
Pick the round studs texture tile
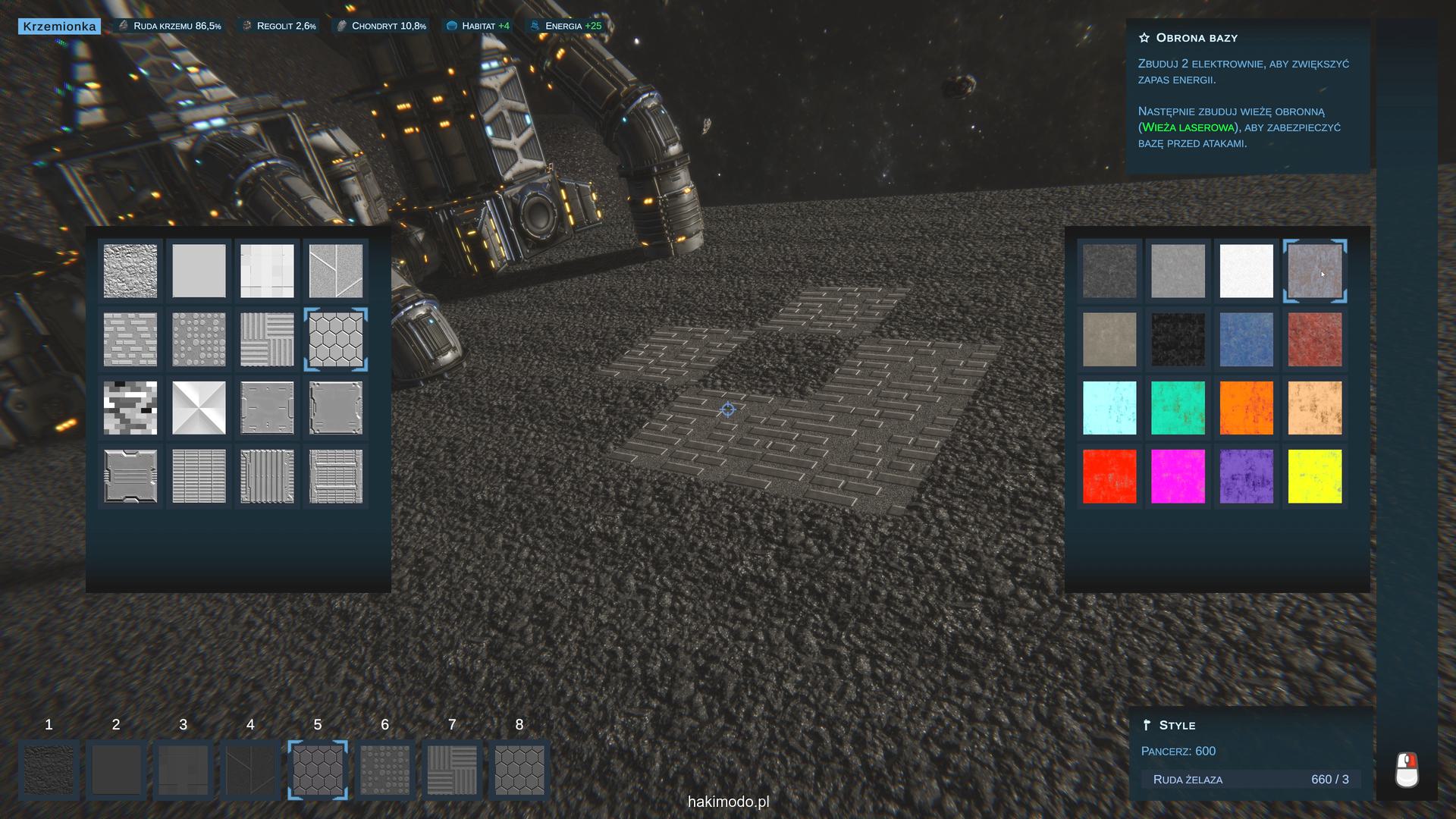click(199, 340)
